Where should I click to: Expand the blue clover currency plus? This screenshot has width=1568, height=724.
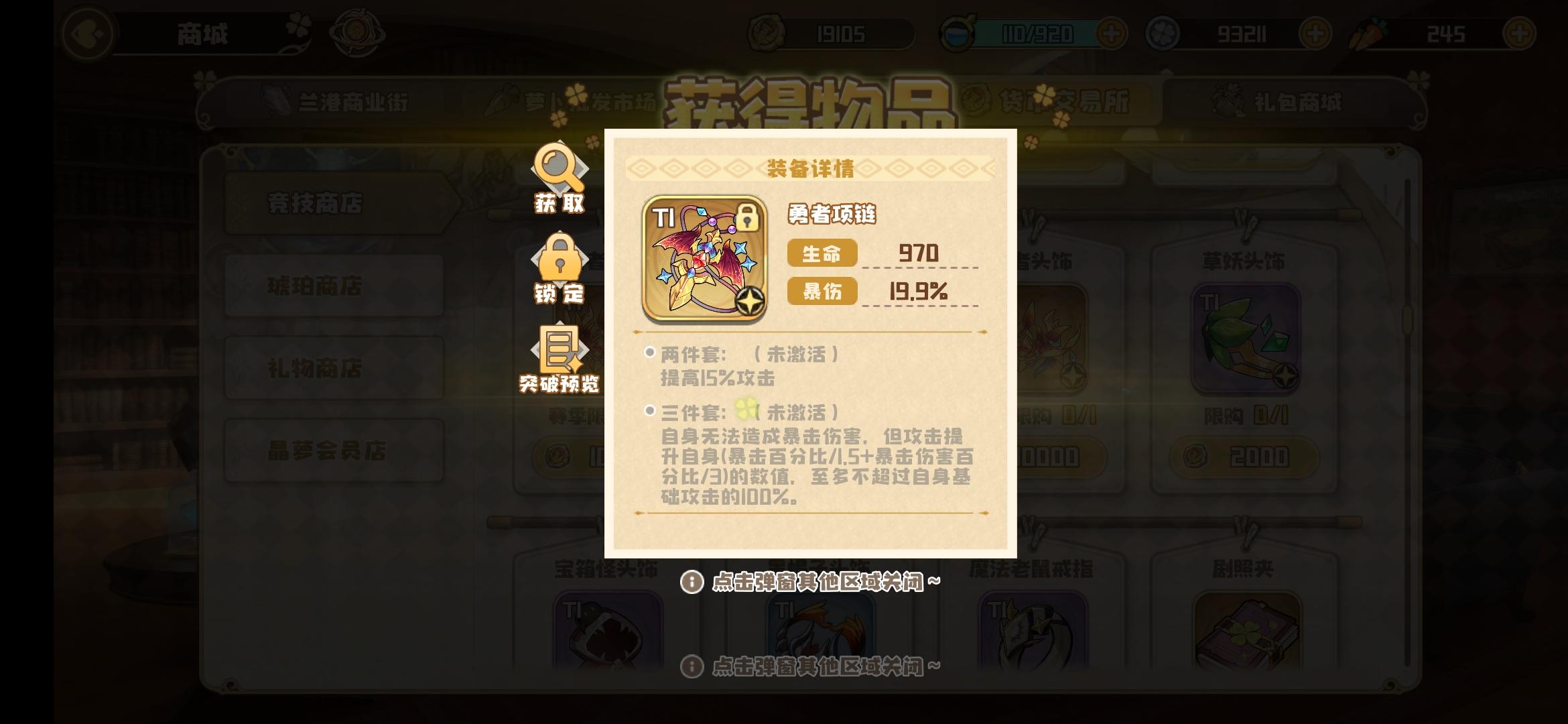[1315, 32]
